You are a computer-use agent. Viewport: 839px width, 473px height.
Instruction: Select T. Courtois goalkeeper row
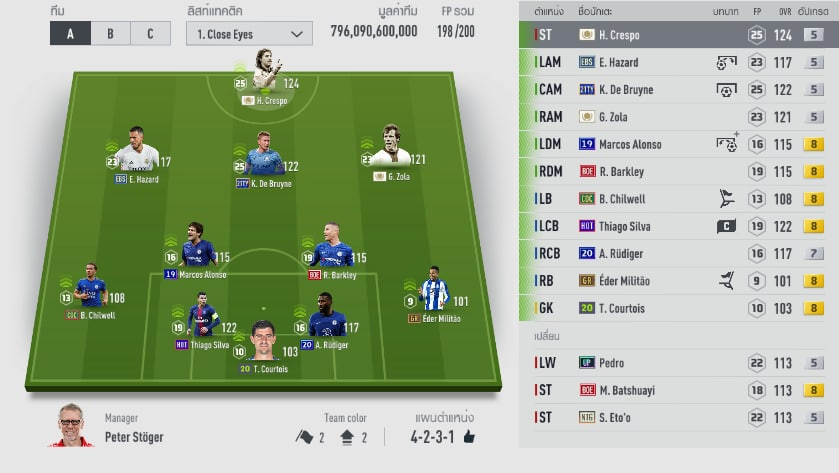tap(680, 308)
